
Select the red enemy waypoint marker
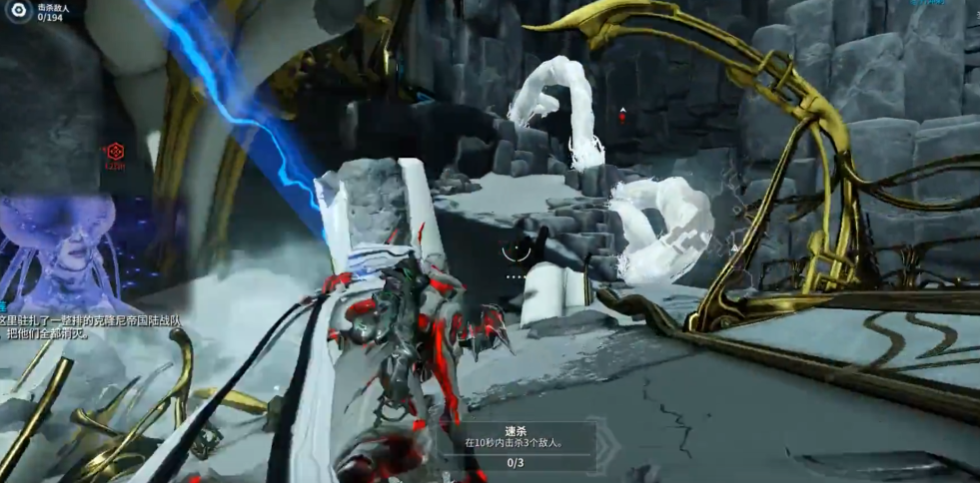116,152
